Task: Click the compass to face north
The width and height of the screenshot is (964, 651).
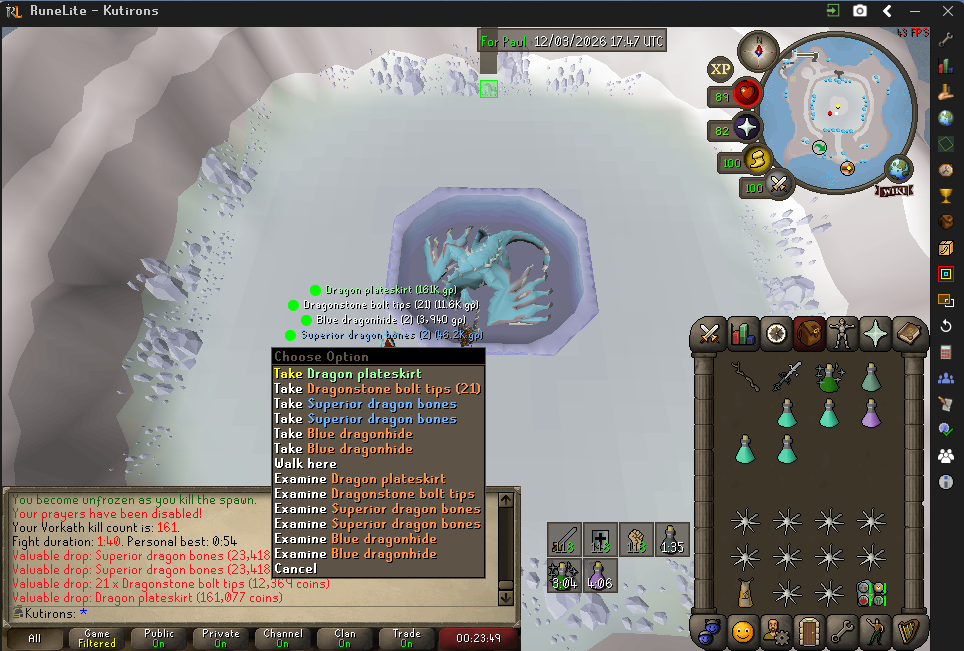Action: (757, 48)
